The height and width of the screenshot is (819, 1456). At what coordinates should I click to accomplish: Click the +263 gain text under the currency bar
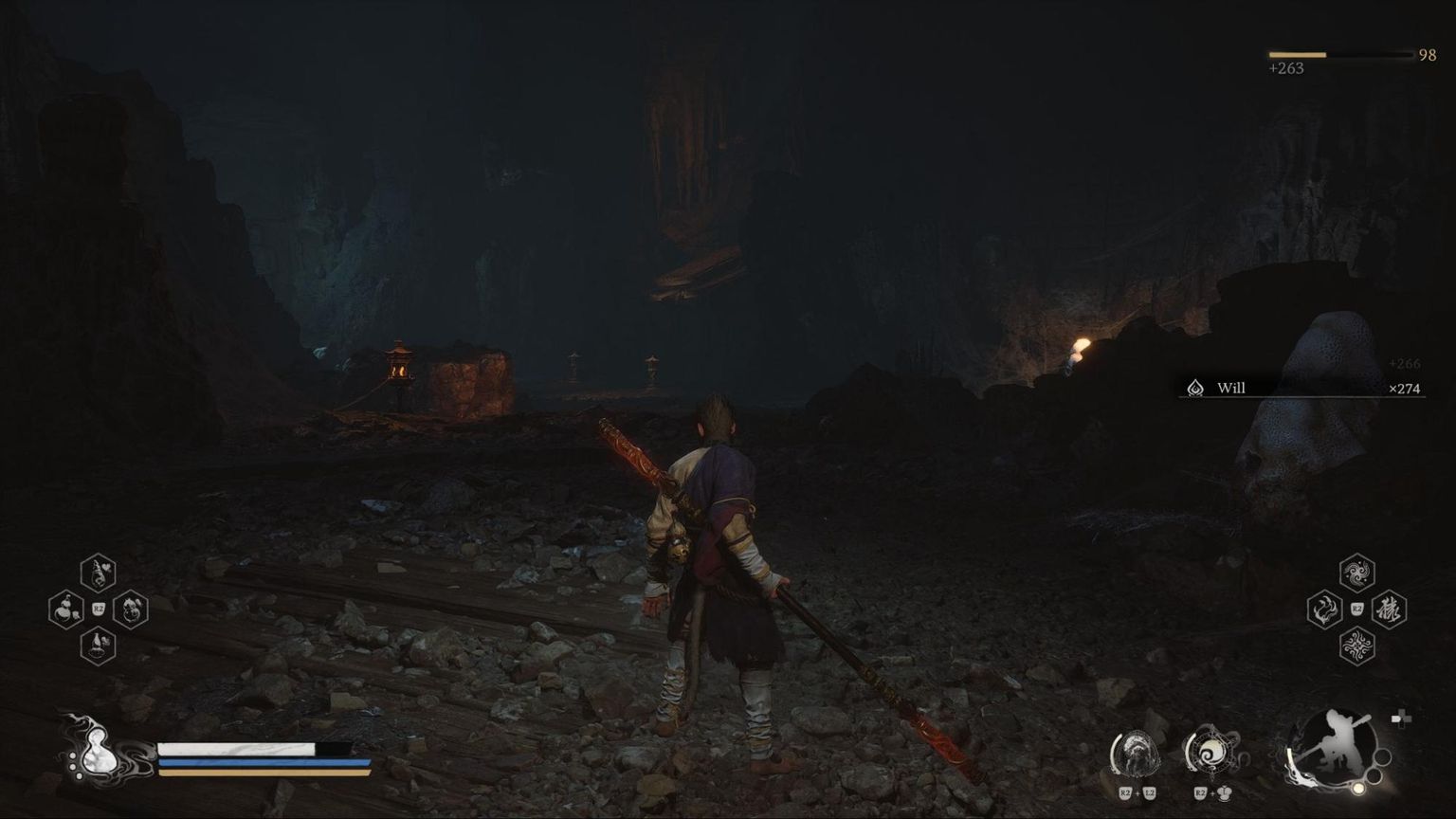pyautogui.click(x=1285, y=68)
